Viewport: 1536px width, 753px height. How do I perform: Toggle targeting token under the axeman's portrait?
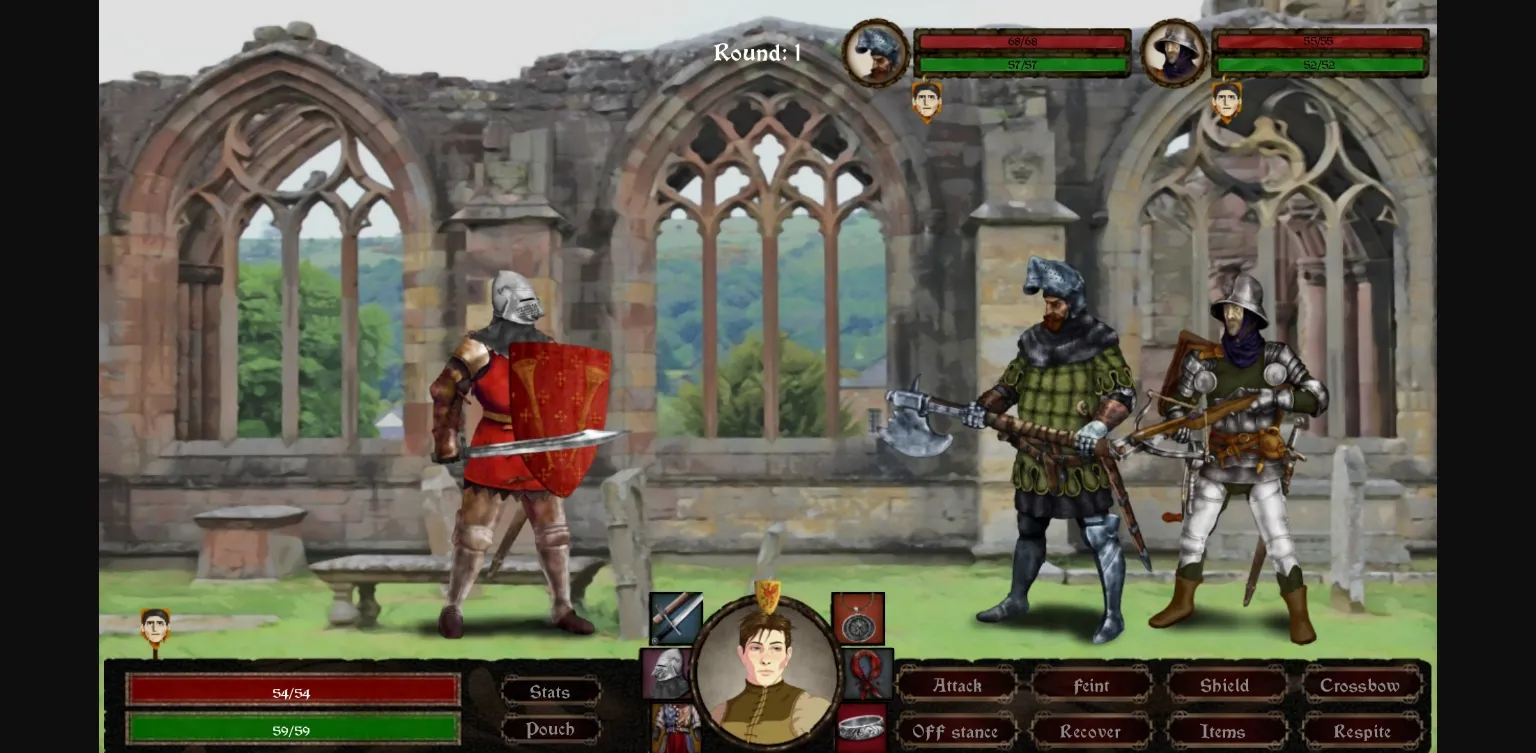click(x=927, y=101)
